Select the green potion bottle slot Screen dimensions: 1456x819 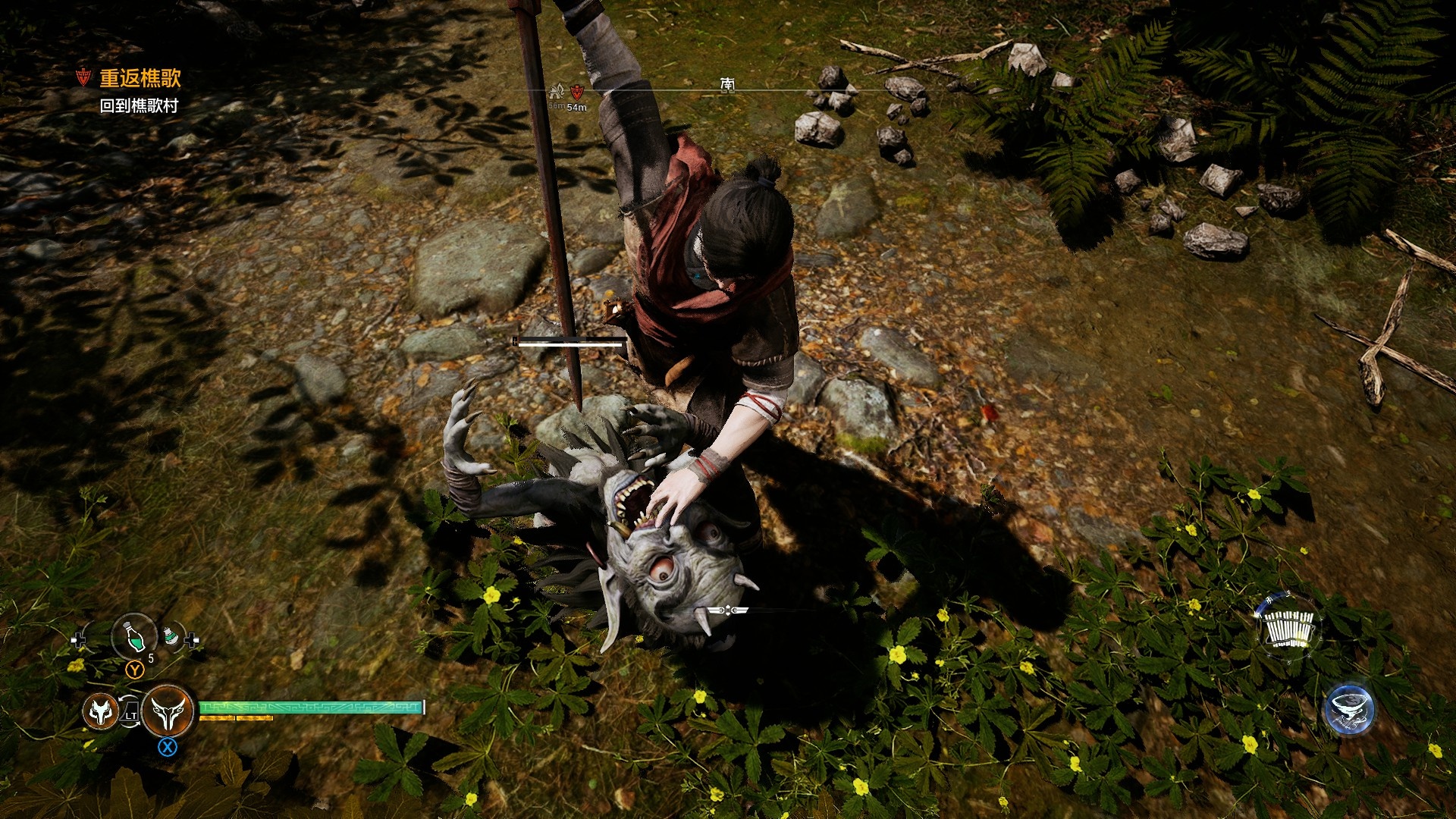134,636
